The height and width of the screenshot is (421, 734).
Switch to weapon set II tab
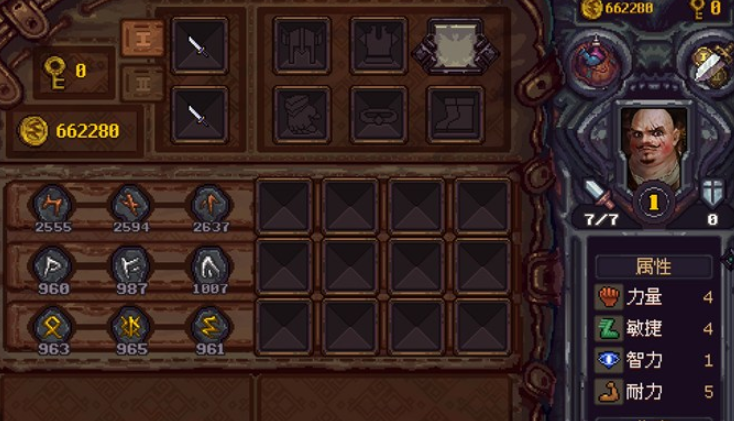coord(141,83)
